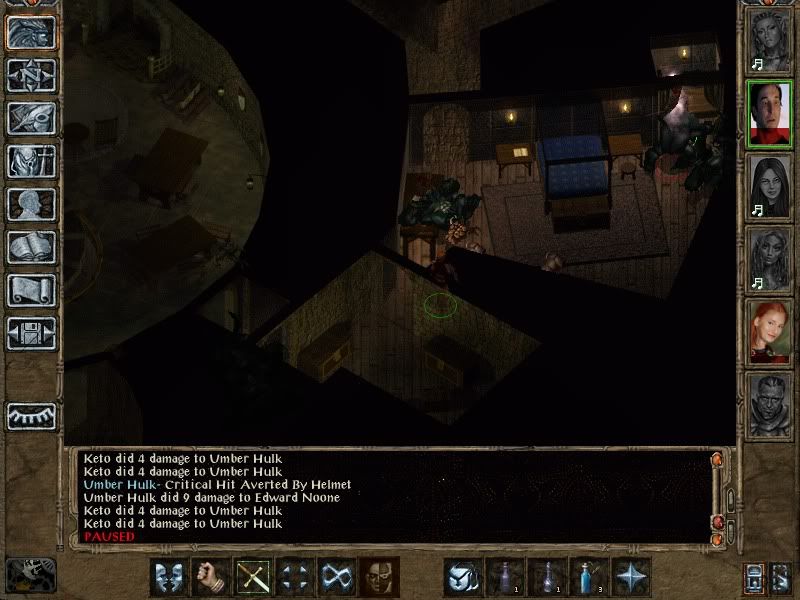The height and width of the screenshot is (600, 800).
Task: Open the mage spellbook button
Action: pyautogui.click(x=31, y=247)
